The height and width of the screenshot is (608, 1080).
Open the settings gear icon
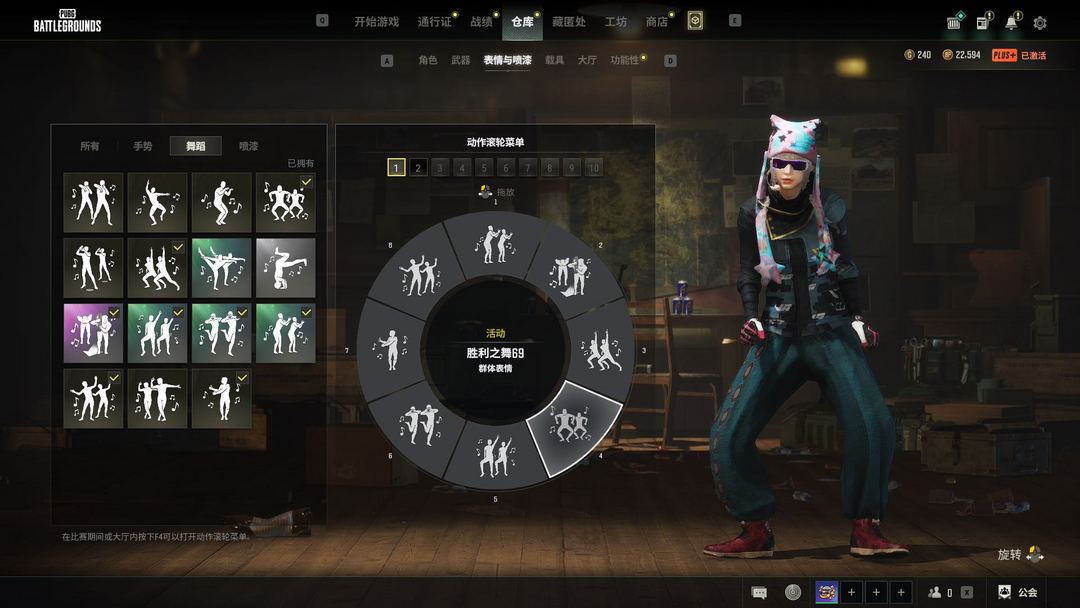tap(1040, 22)
